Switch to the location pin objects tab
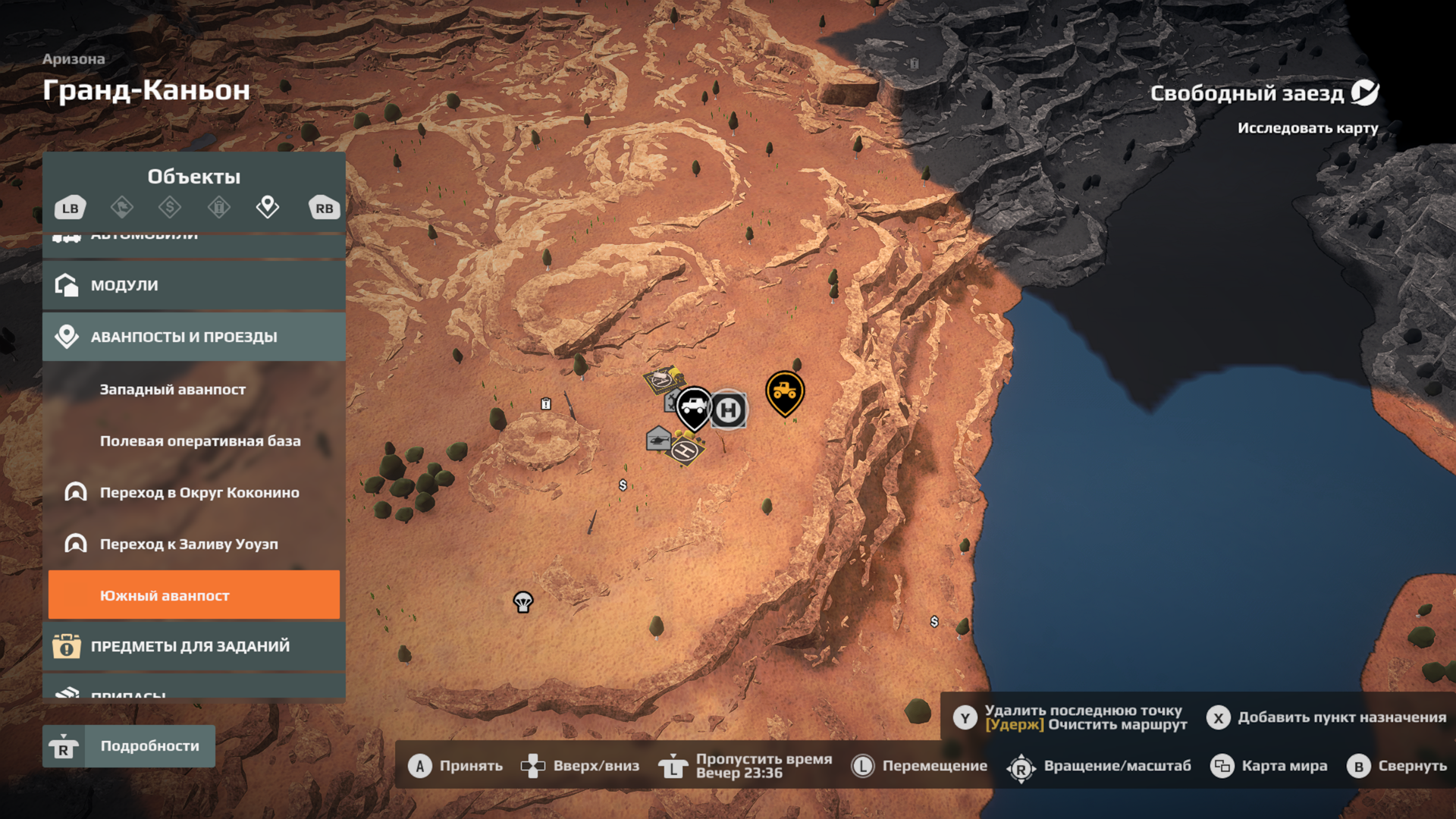 pos(267,207)
